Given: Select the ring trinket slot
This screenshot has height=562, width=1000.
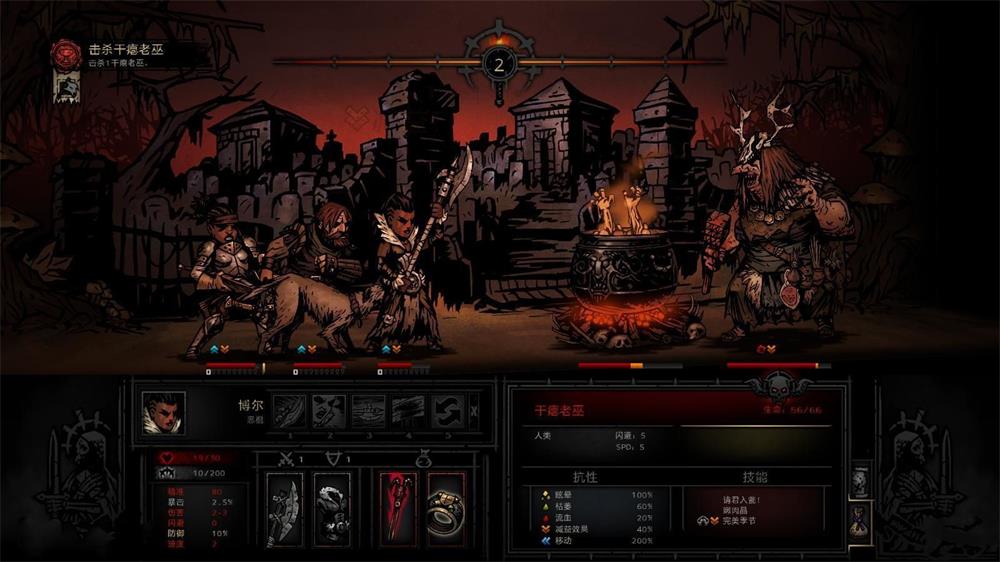Looking at the screenshot, I should [x=446, y=508].
